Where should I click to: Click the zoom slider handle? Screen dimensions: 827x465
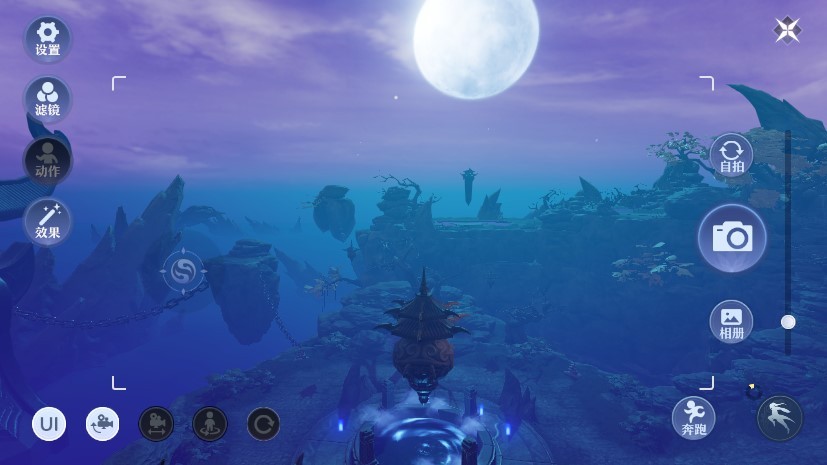(x=788, y=322)
